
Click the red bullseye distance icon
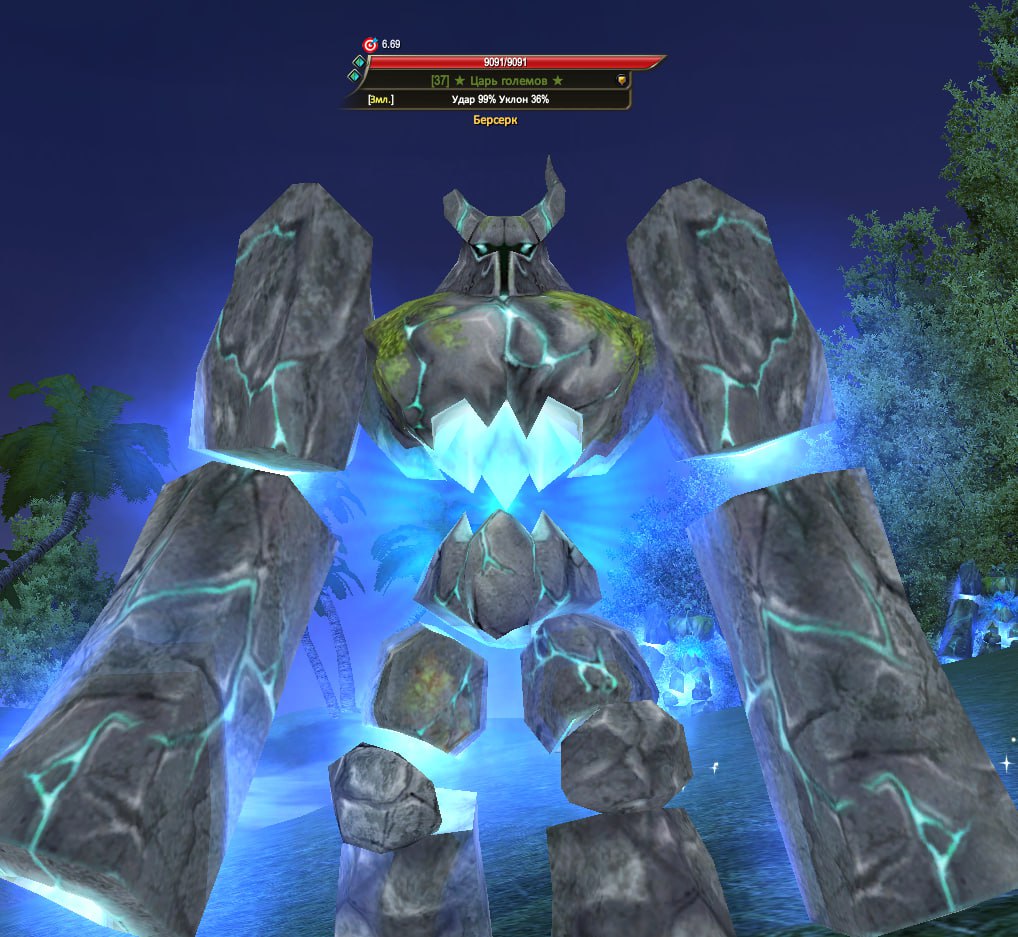click(x=370, y=45)
